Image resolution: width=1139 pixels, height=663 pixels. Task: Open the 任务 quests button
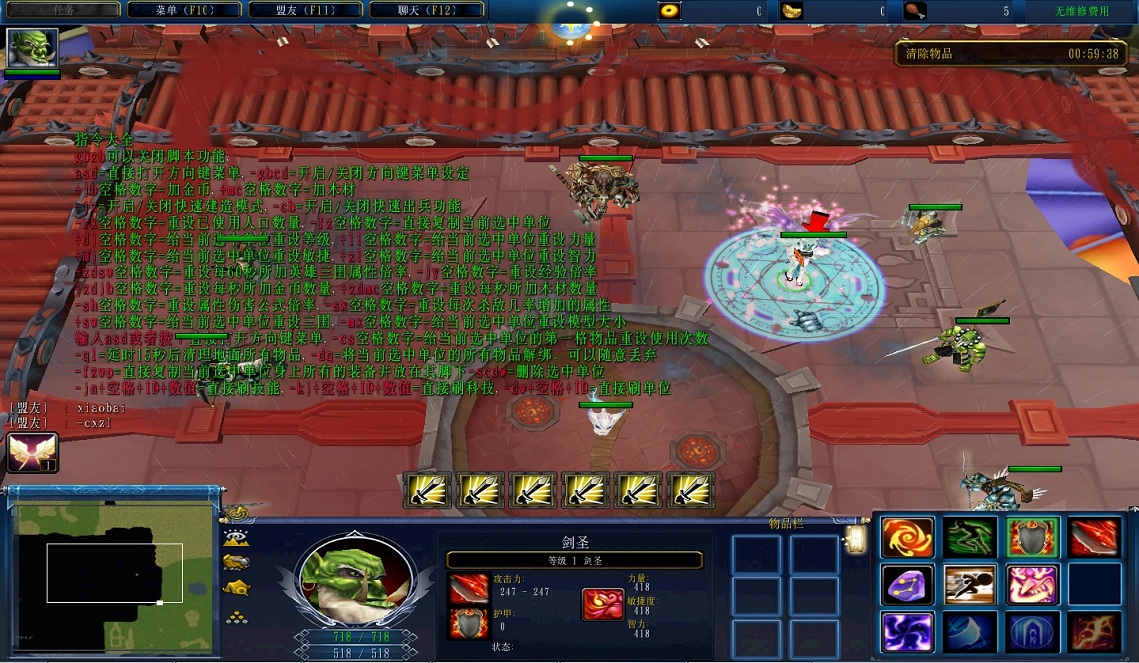click(x=63, y=10)
